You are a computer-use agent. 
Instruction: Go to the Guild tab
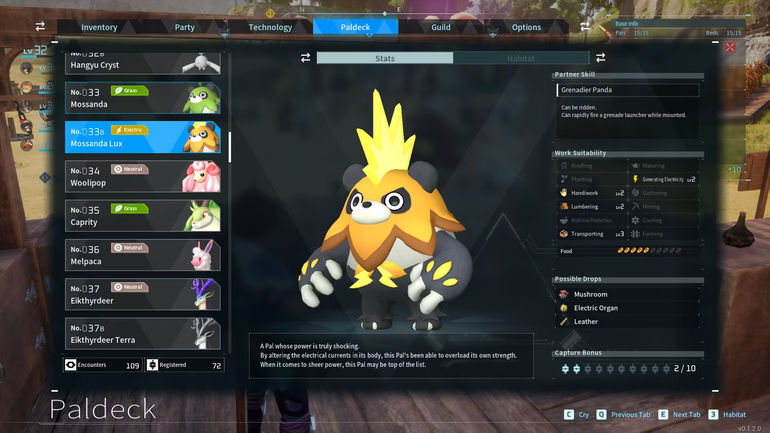tap(441, 27)
